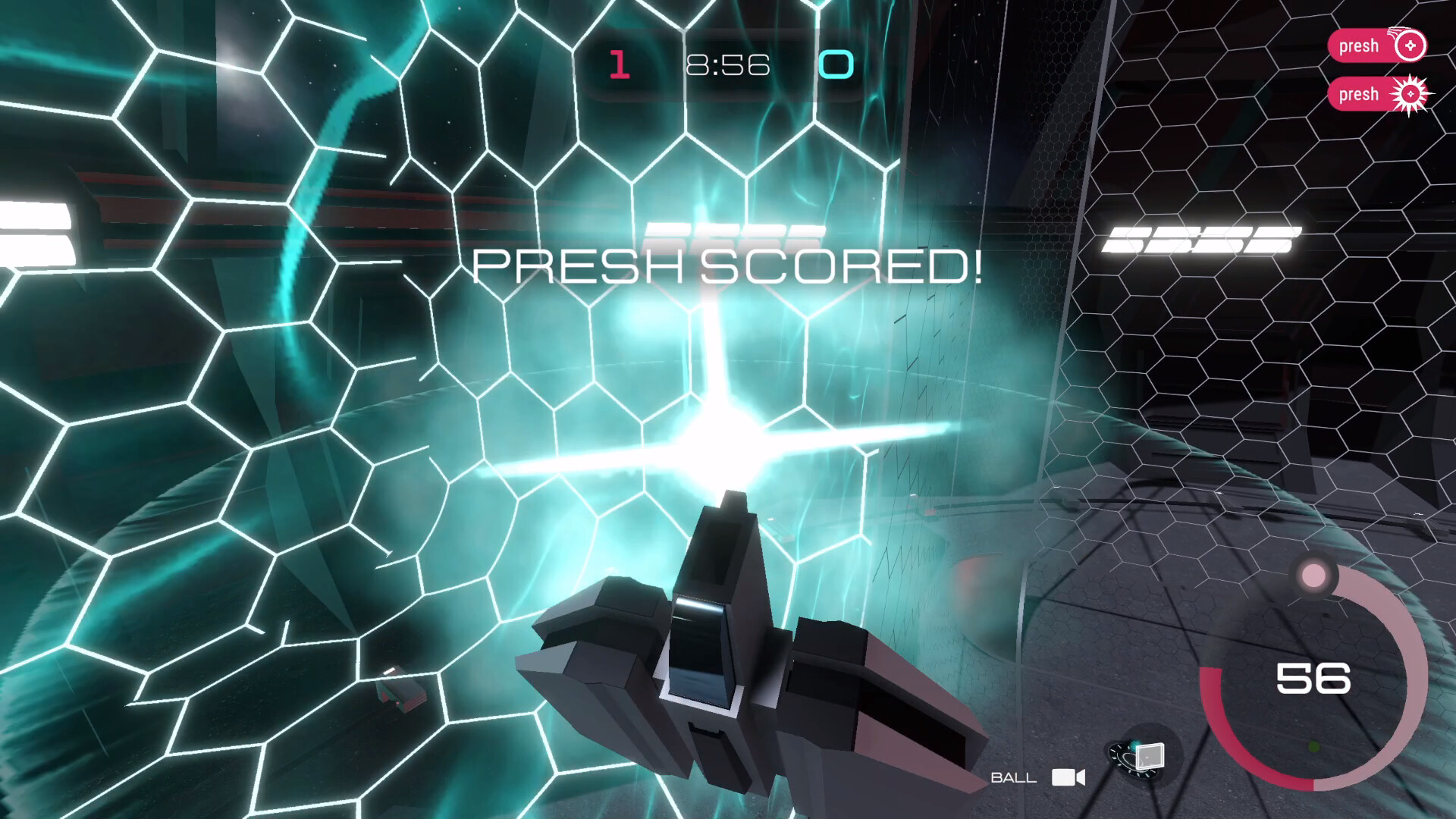
Task: Toggle the lower presh kill notification
Action: click(1376, 94)
